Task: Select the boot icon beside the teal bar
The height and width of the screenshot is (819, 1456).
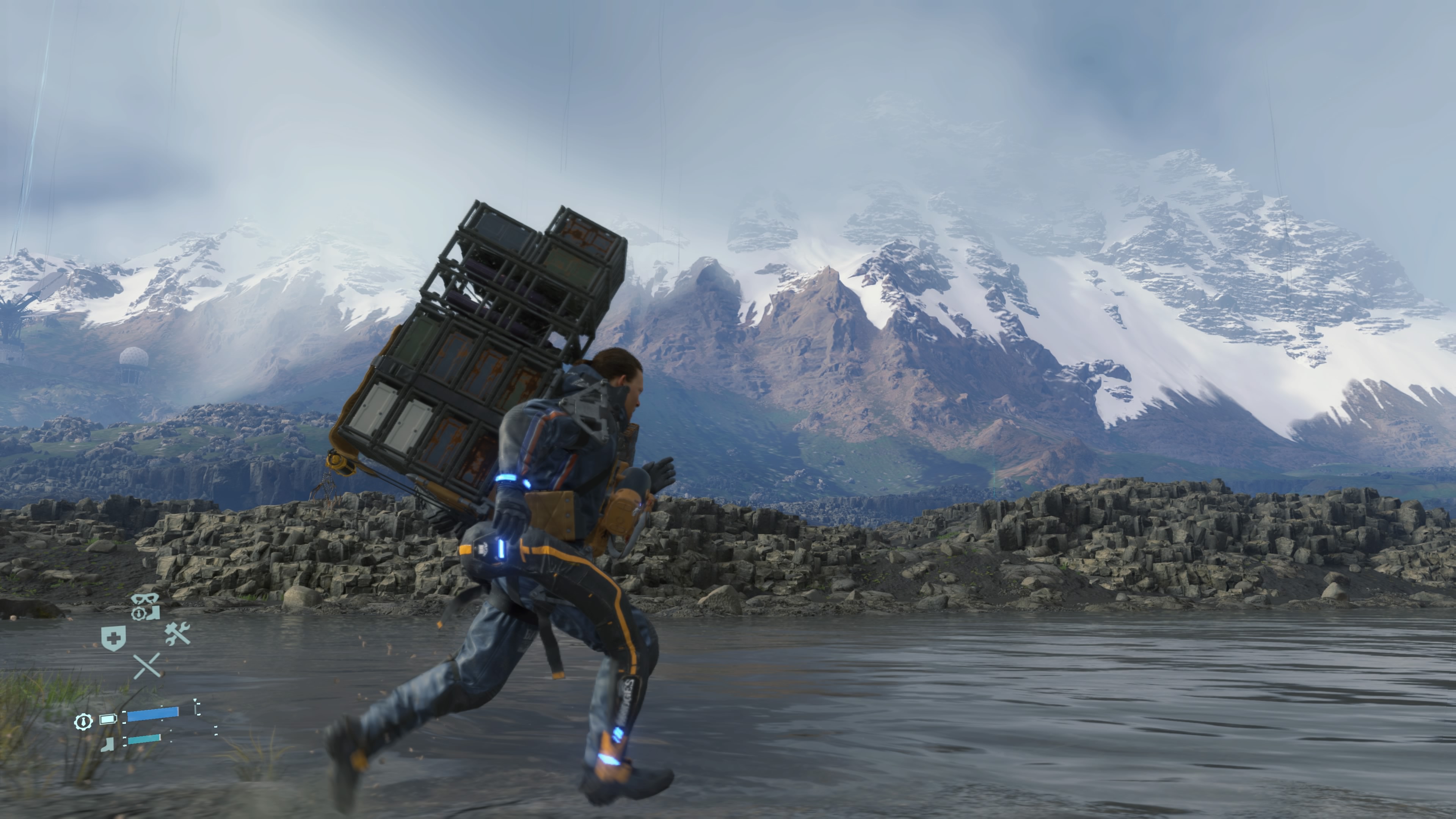Action: click(x=107, y=743)
